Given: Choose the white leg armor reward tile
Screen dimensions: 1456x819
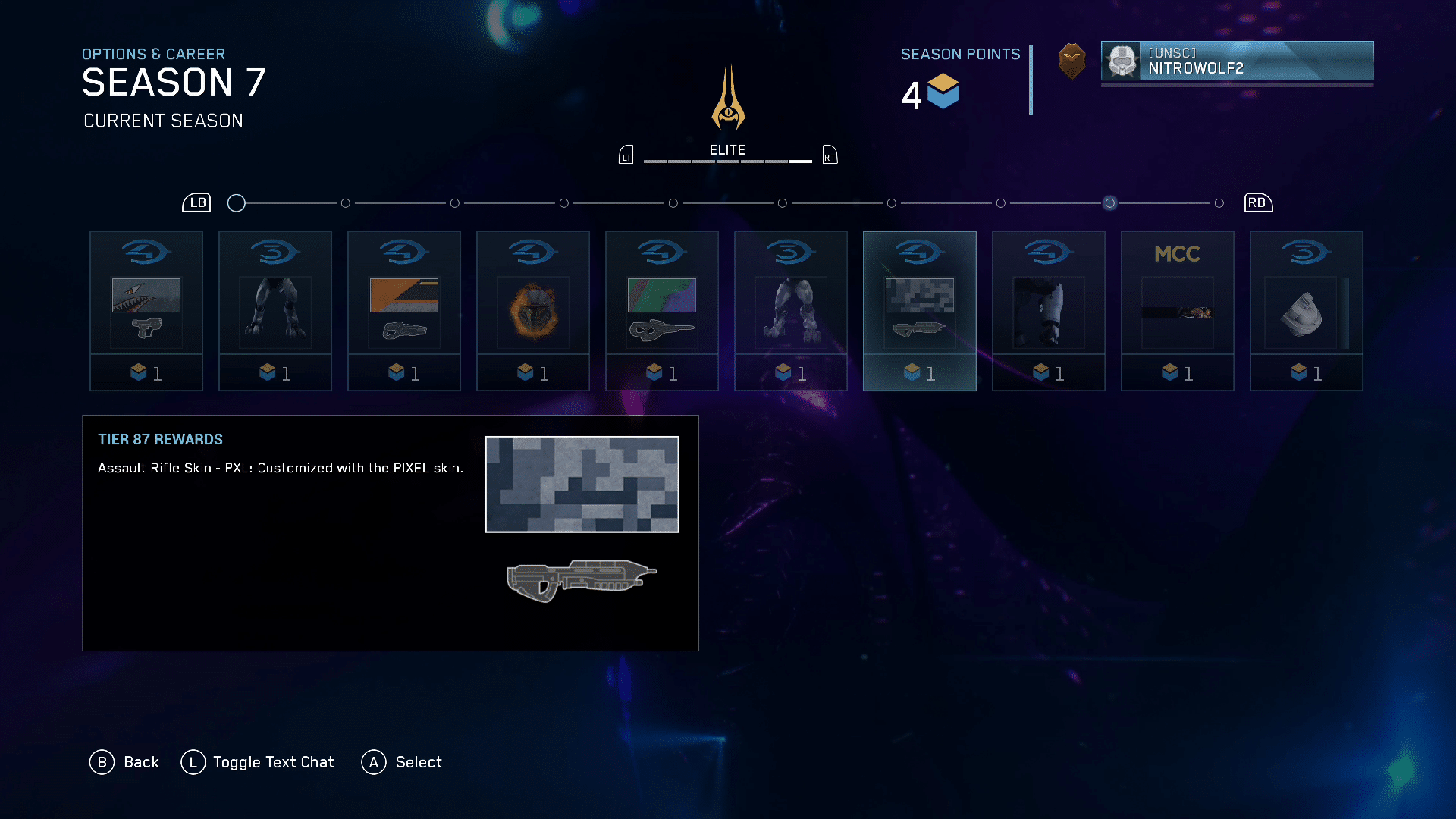Looking at the screenshot, I should [x=1049, y=310].
